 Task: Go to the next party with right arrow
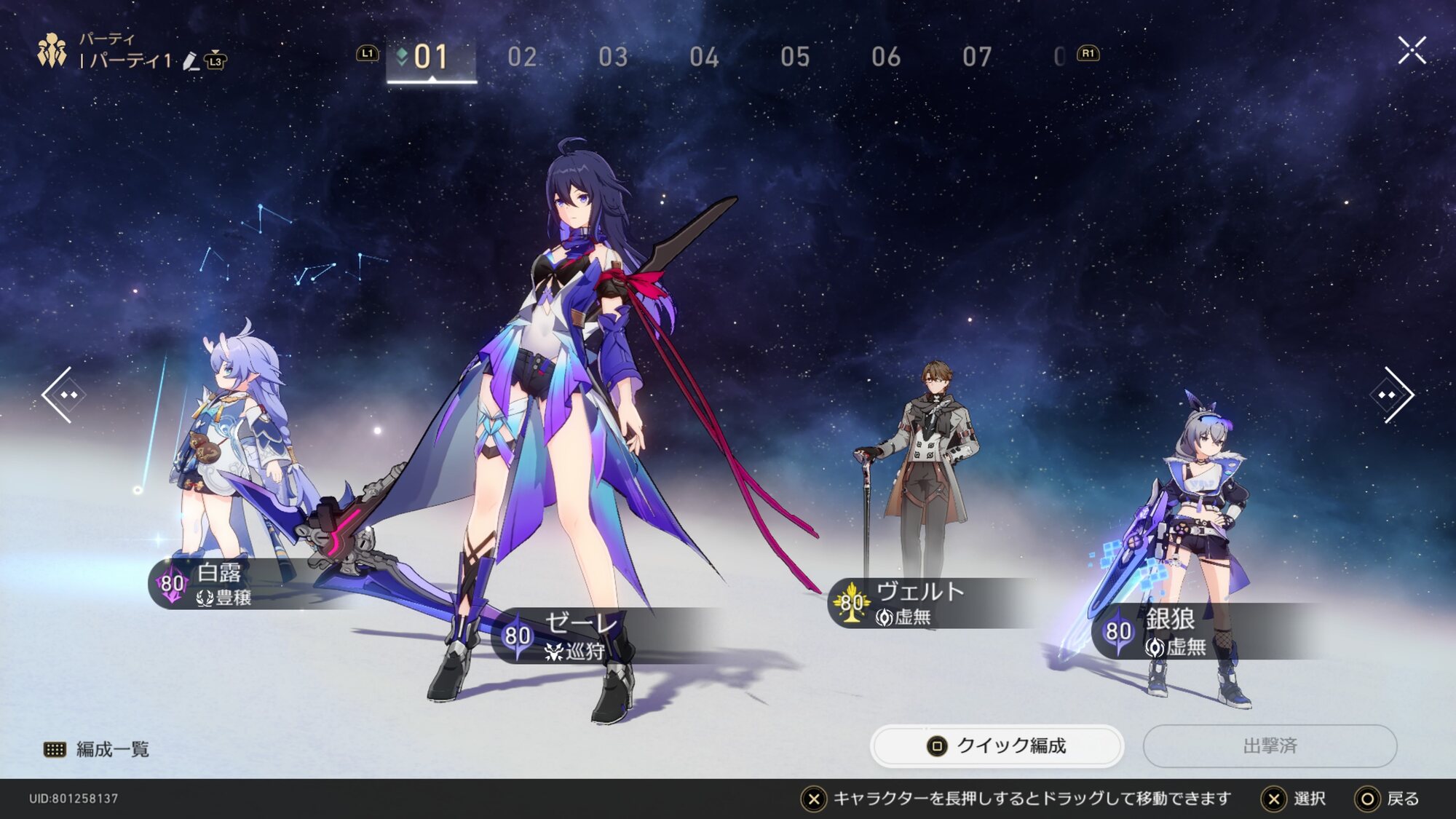[x=1392, y=395]
